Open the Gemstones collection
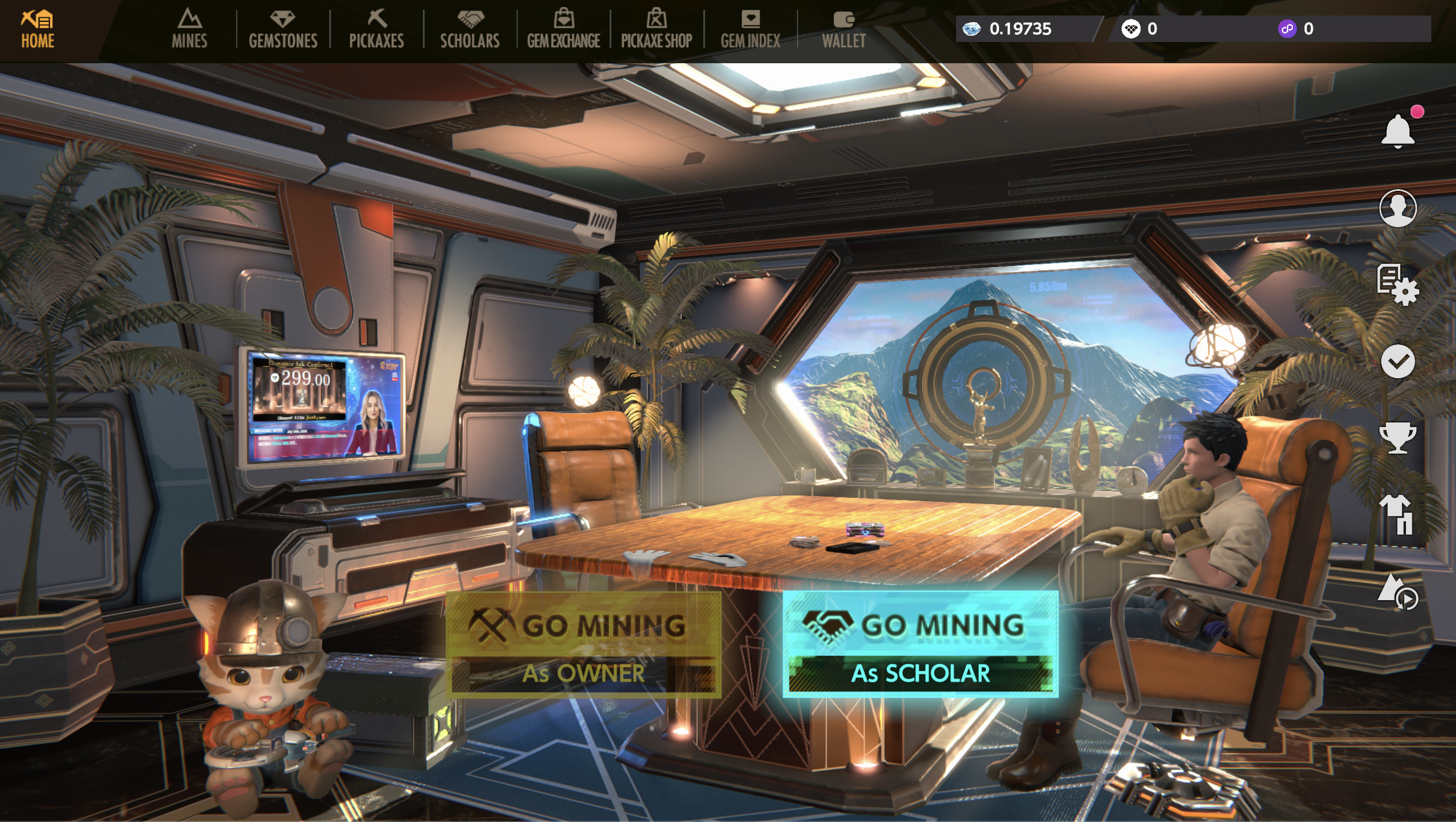The height and width of the screenshot is (822, 1456). click(x=283, y=29)
